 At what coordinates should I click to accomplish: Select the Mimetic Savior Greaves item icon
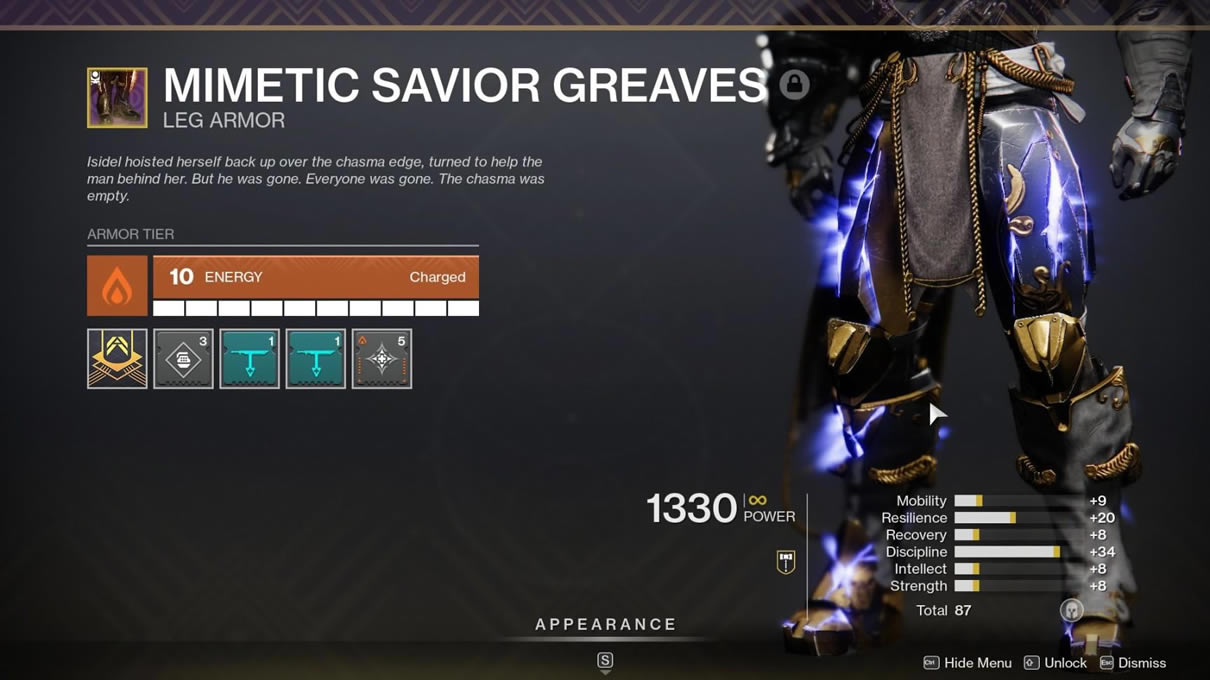click(x=117, y=97)
